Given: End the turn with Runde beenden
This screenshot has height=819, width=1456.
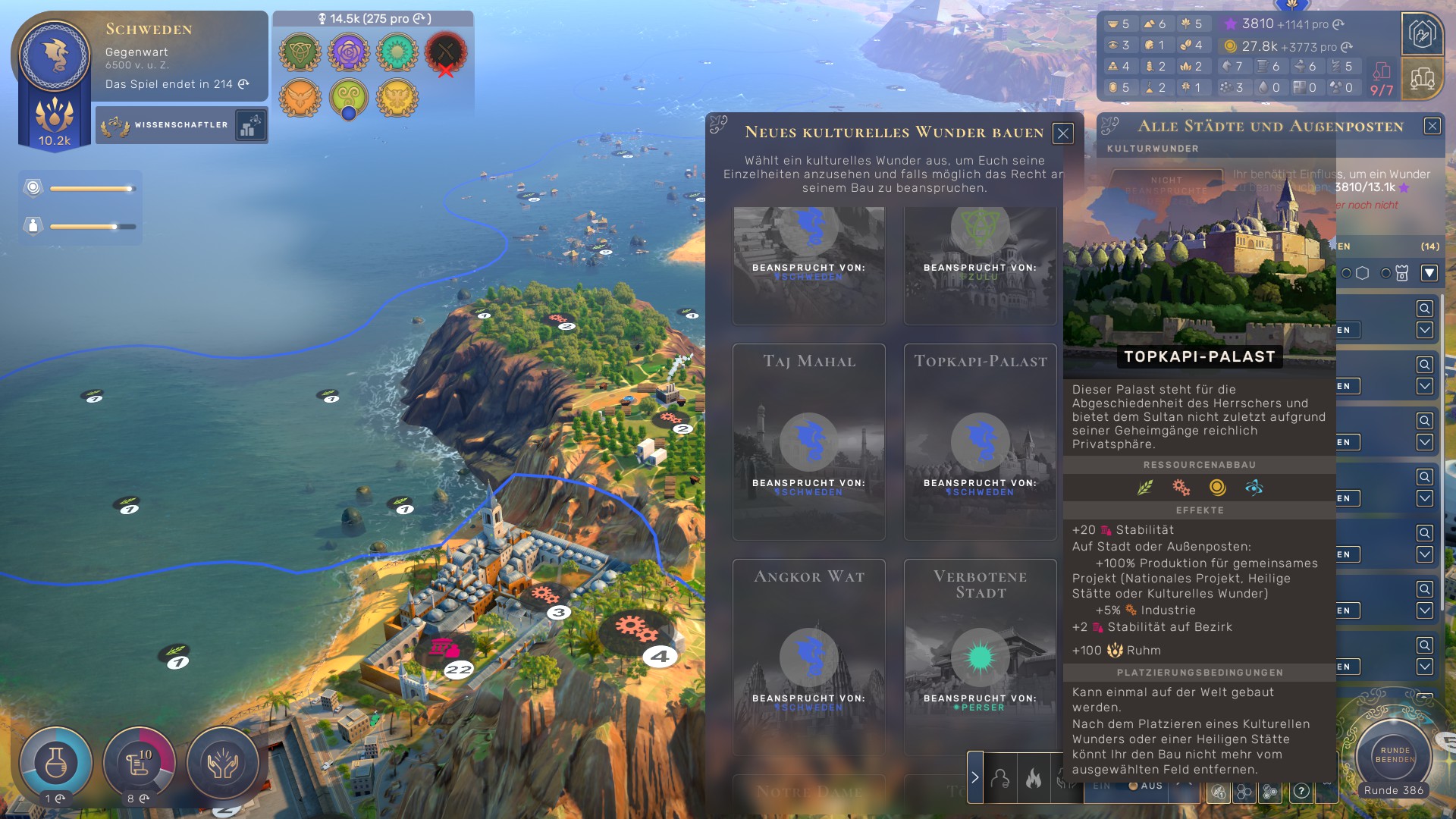Looking at the screenshot, I should pos(1395,755).
